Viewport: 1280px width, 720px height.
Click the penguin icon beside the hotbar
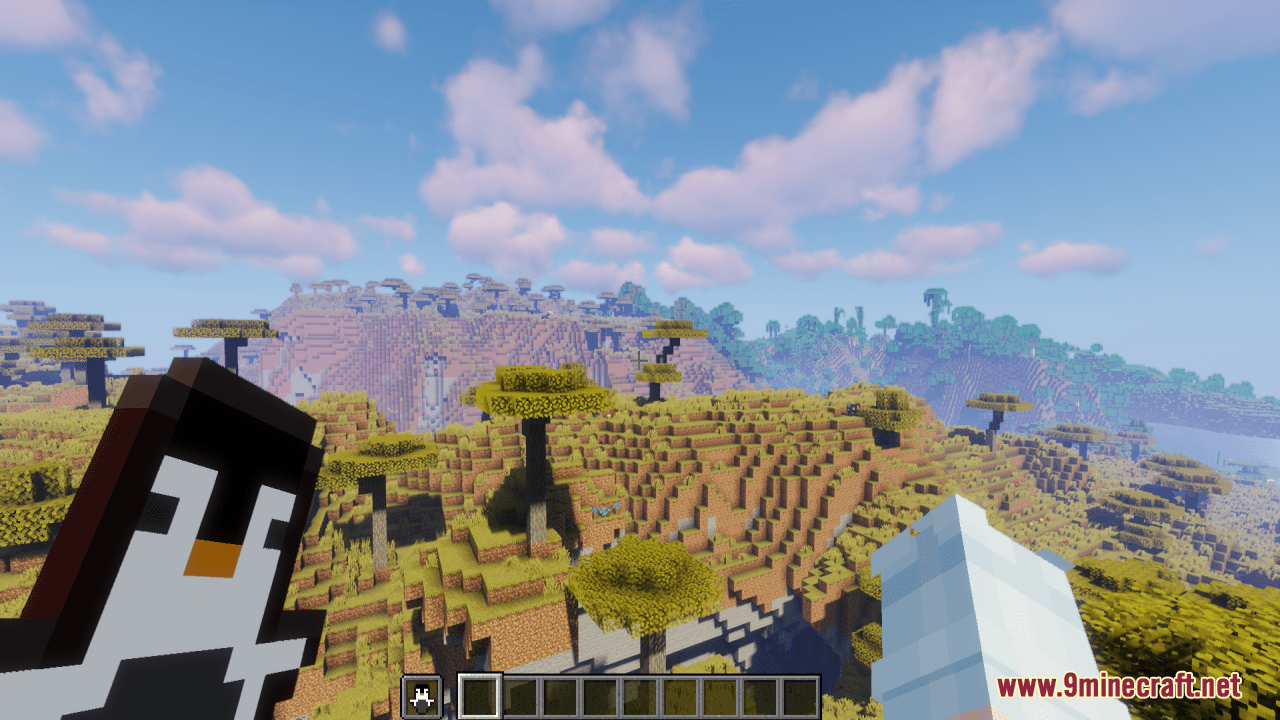tap(422, 693)
